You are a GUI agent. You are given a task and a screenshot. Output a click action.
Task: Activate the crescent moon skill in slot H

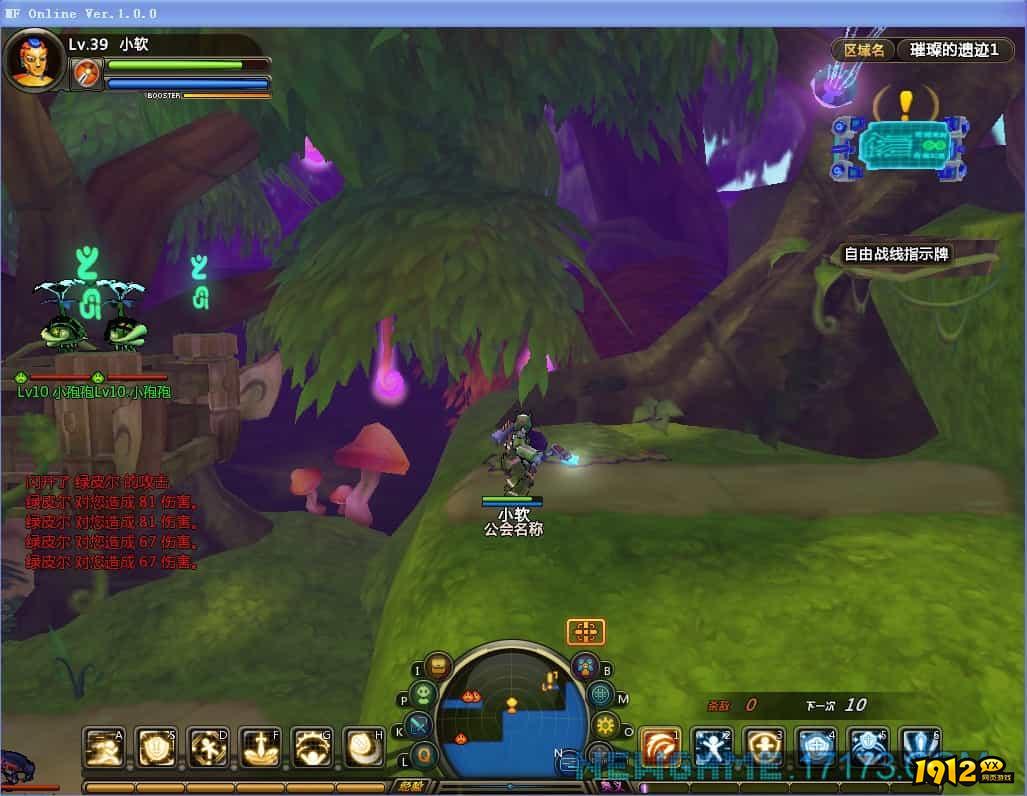[363, 747]
